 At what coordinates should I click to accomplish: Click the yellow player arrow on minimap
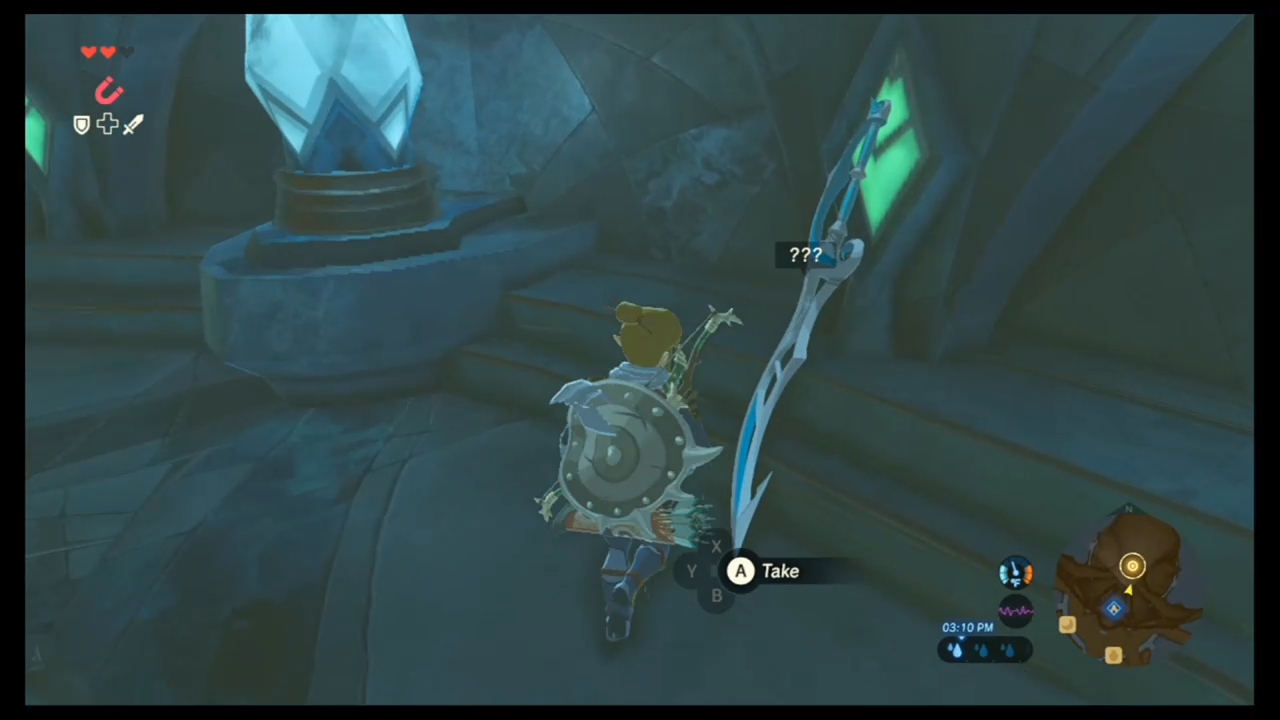click(1128, 591)
